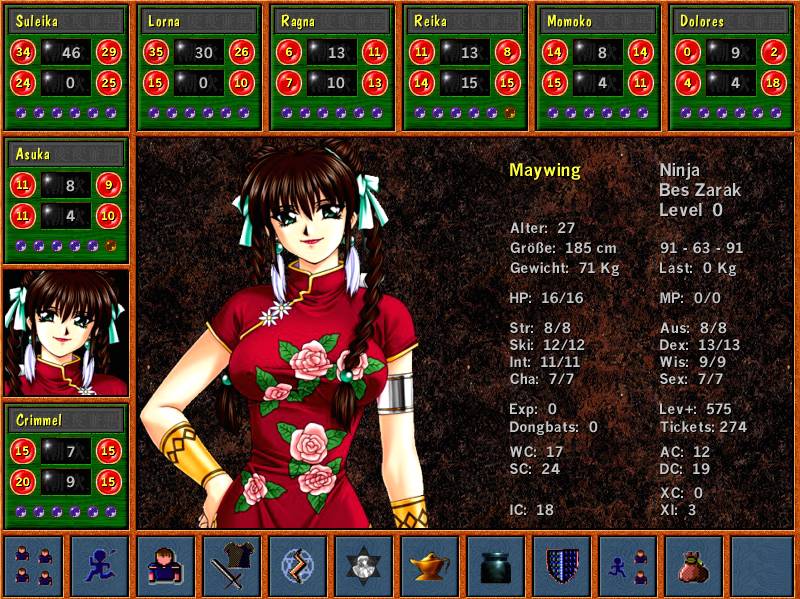Image resolution: width=800 pixels, height=599 pixels.
Task: Open the golden oil lamp icon
Action: tap(429, 566)
